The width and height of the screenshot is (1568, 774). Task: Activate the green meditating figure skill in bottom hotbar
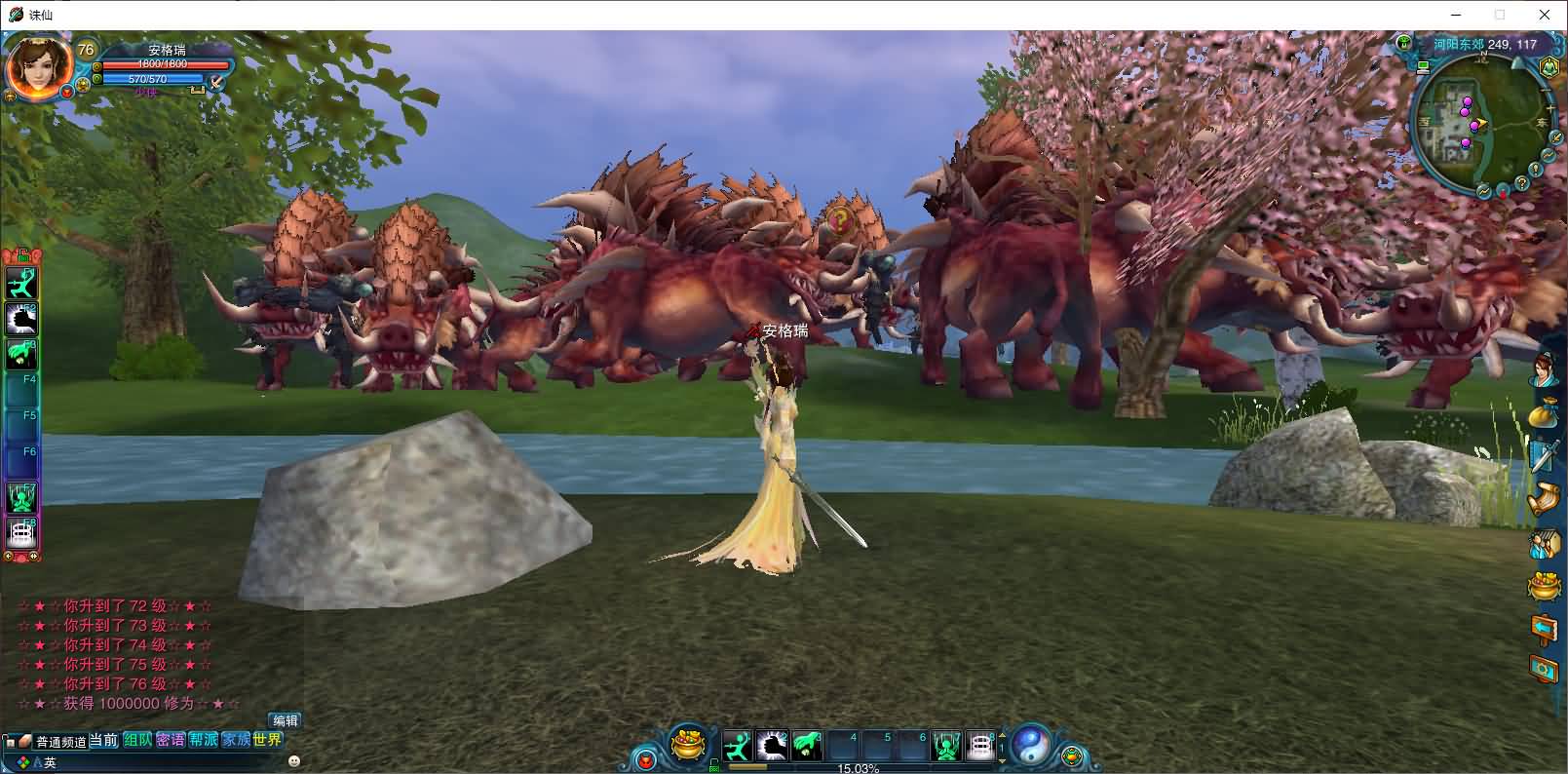tap(946, 747)
